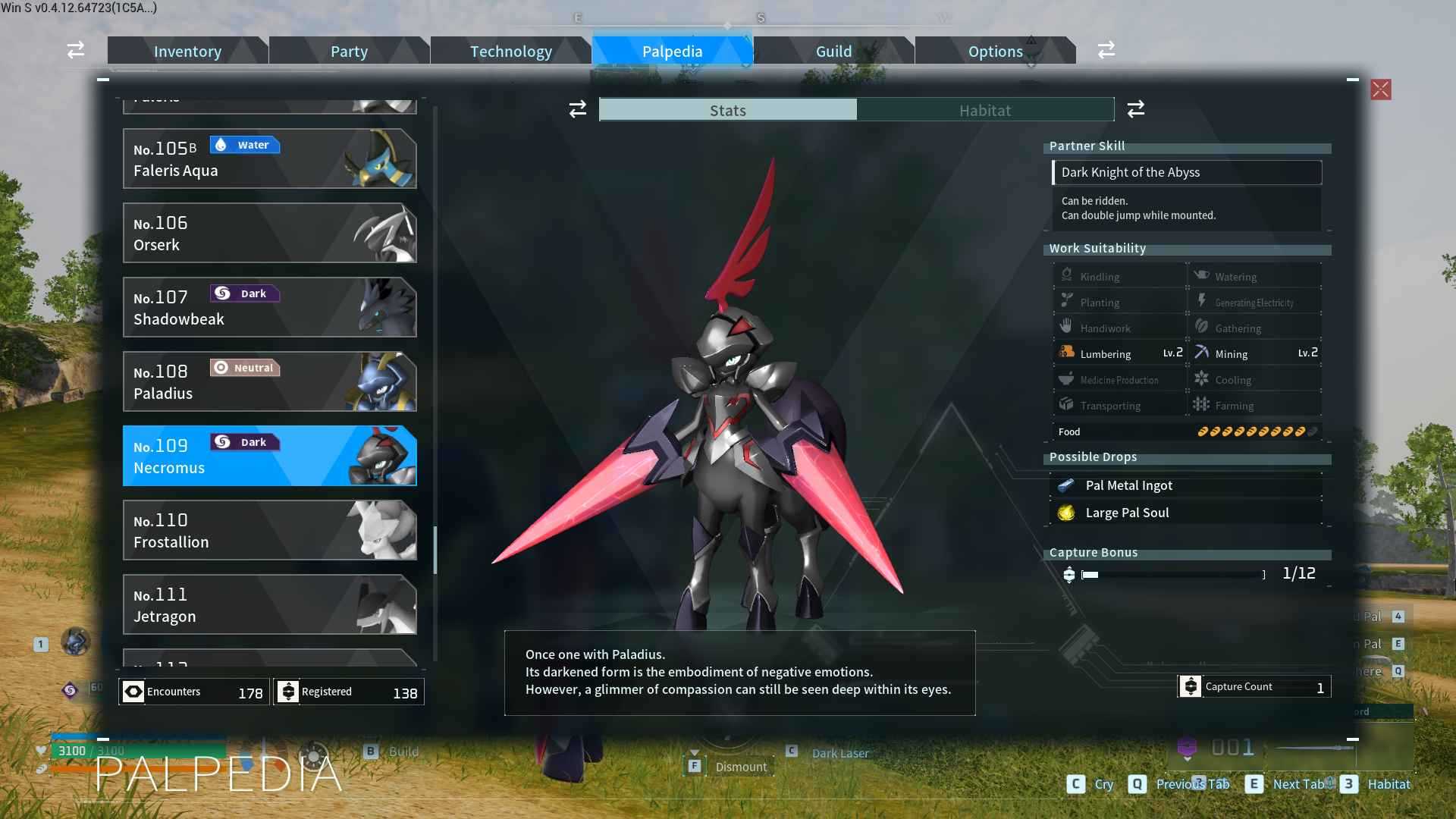
Task: Select the Encounters counter icon
Action: coord(132,691)
